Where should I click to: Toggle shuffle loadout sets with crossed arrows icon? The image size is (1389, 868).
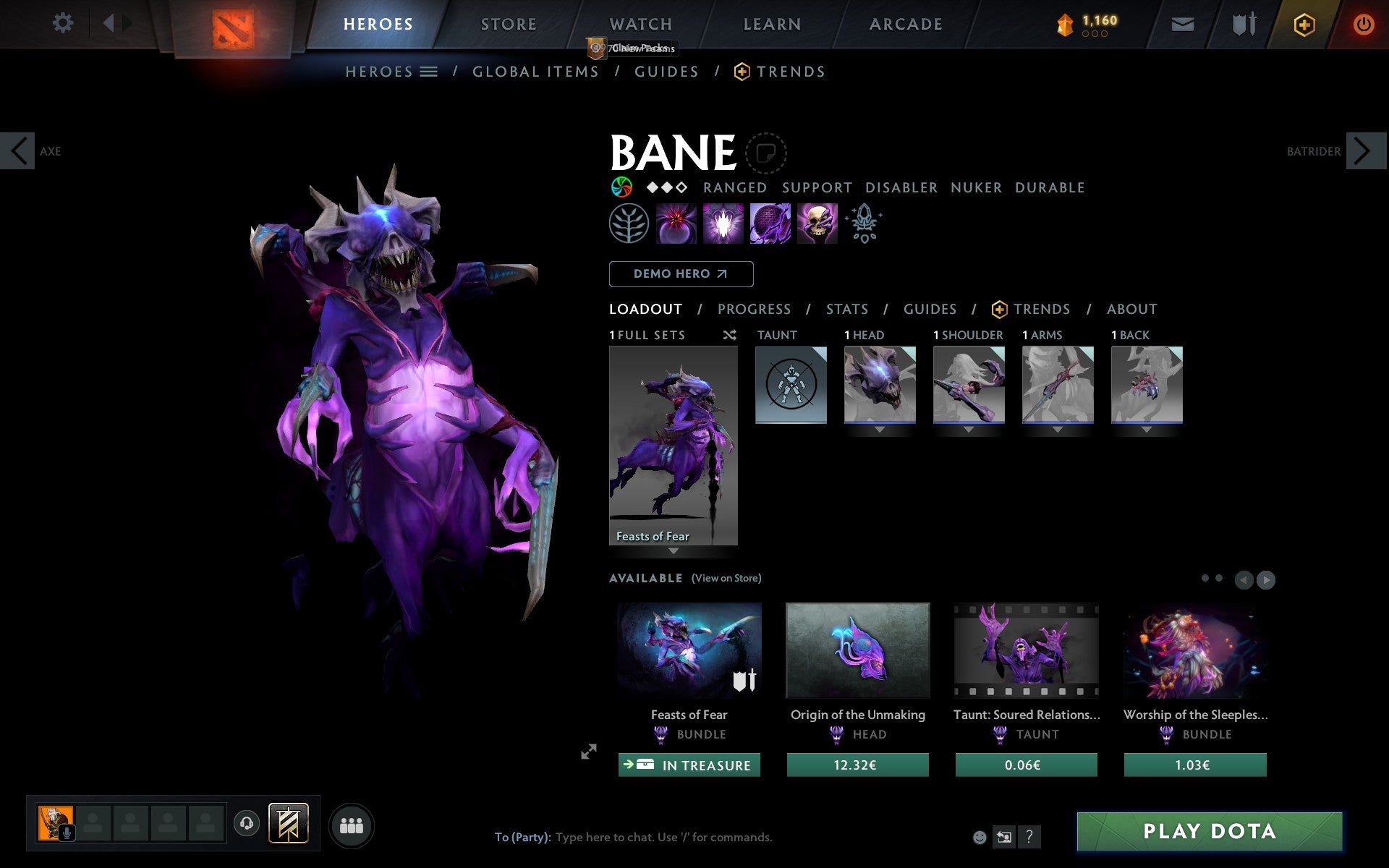(729, 335)
